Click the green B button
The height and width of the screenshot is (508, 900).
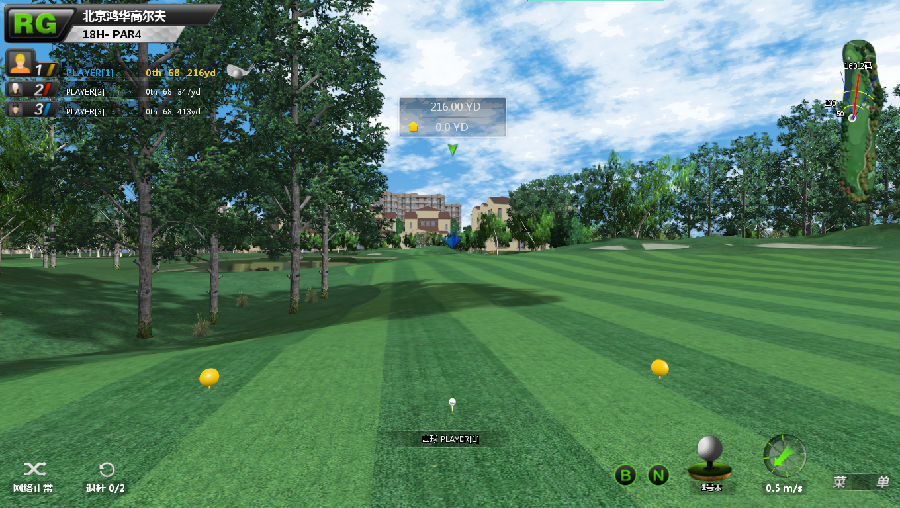pos(625,475)
